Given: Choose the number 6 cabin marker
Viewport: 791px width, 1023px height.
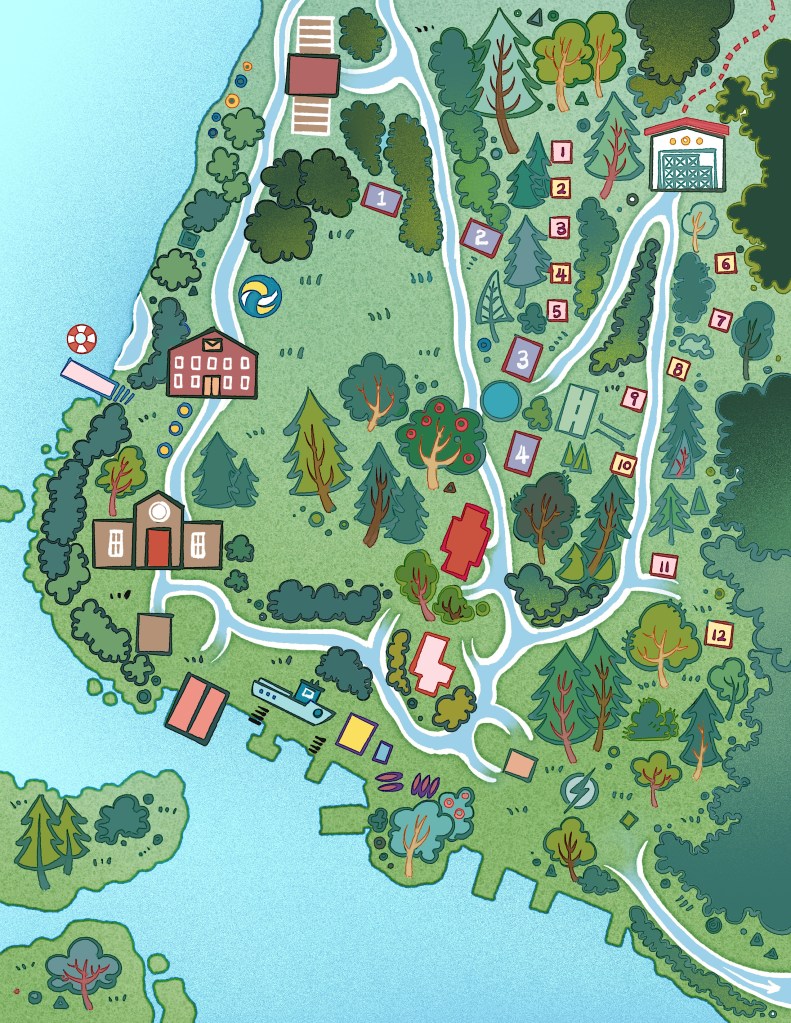Looking at the screenshot, I should (x=726, y=264).
